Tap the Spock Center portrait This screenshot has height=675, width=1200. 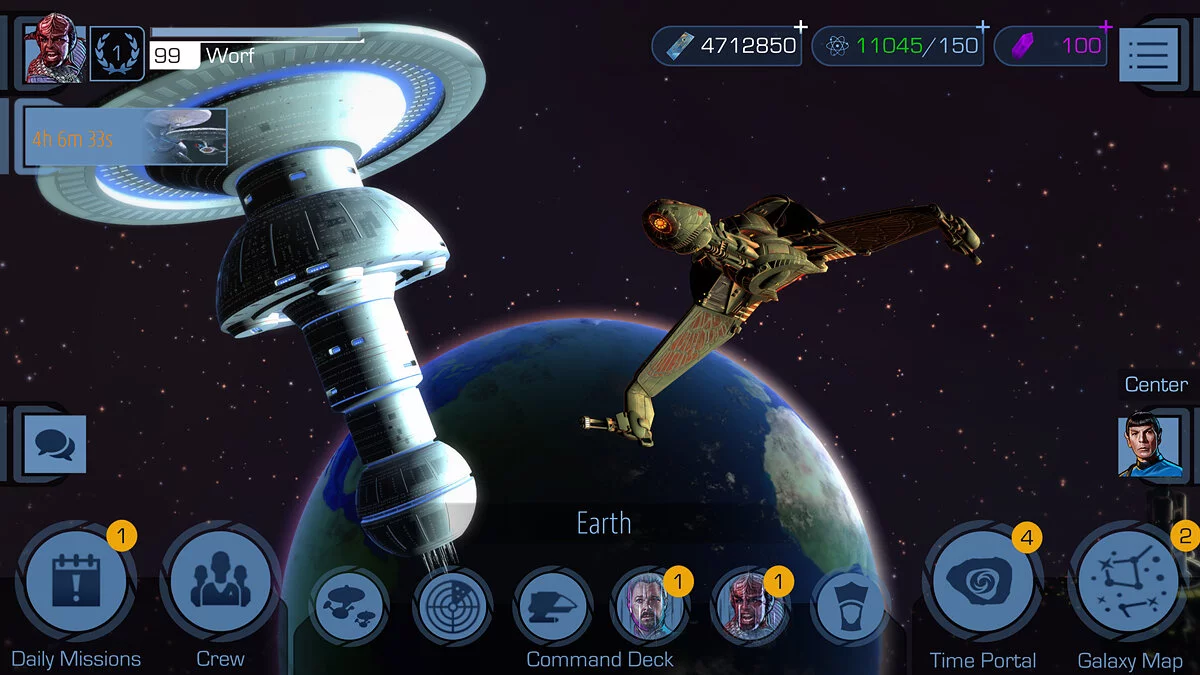pyautogui.click(x=1150, y=446)
